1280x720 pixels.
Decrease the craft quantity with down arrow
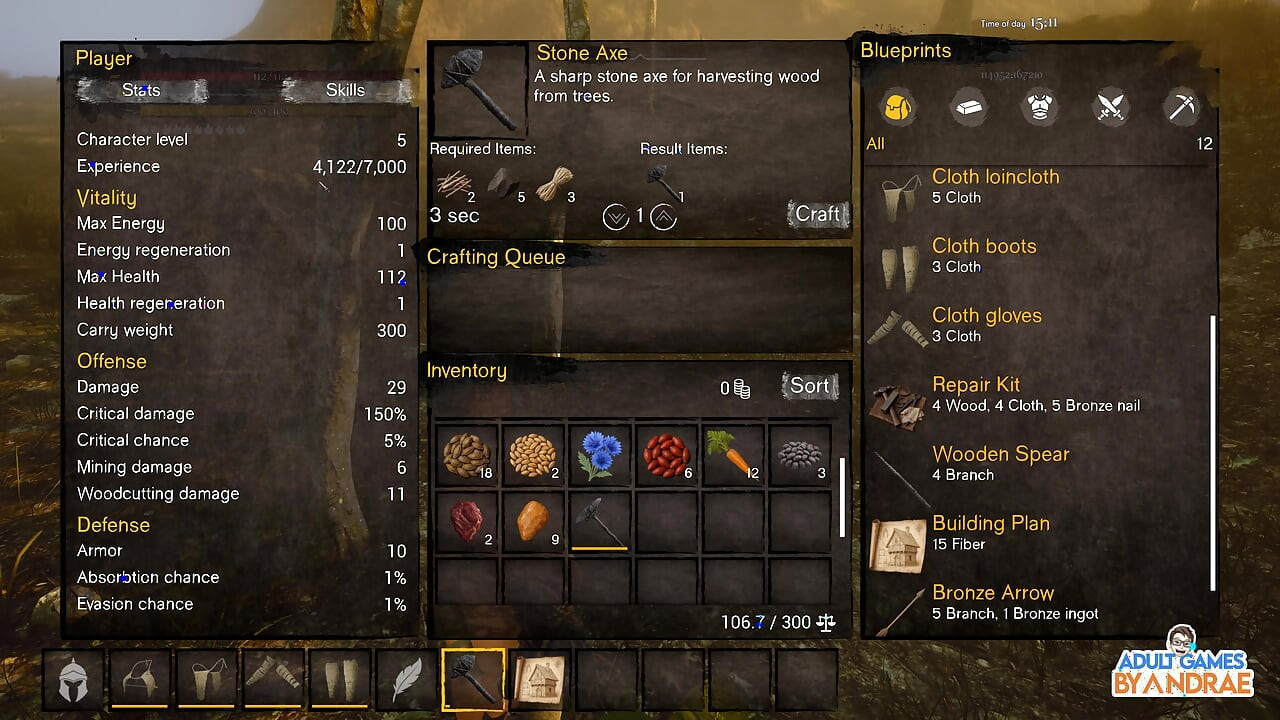pos(616,216)
